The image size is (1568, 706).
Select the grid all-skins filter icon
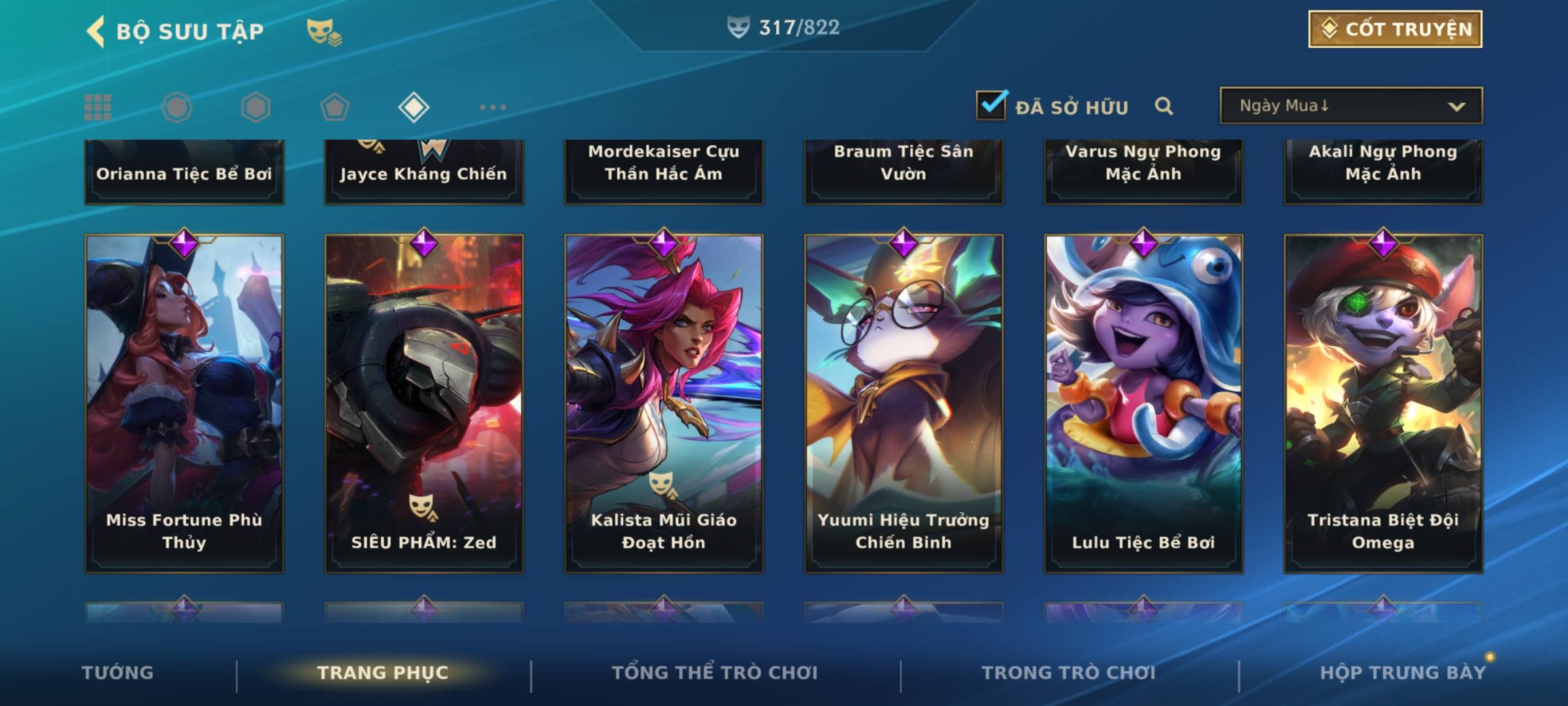[x=98, y=107]
